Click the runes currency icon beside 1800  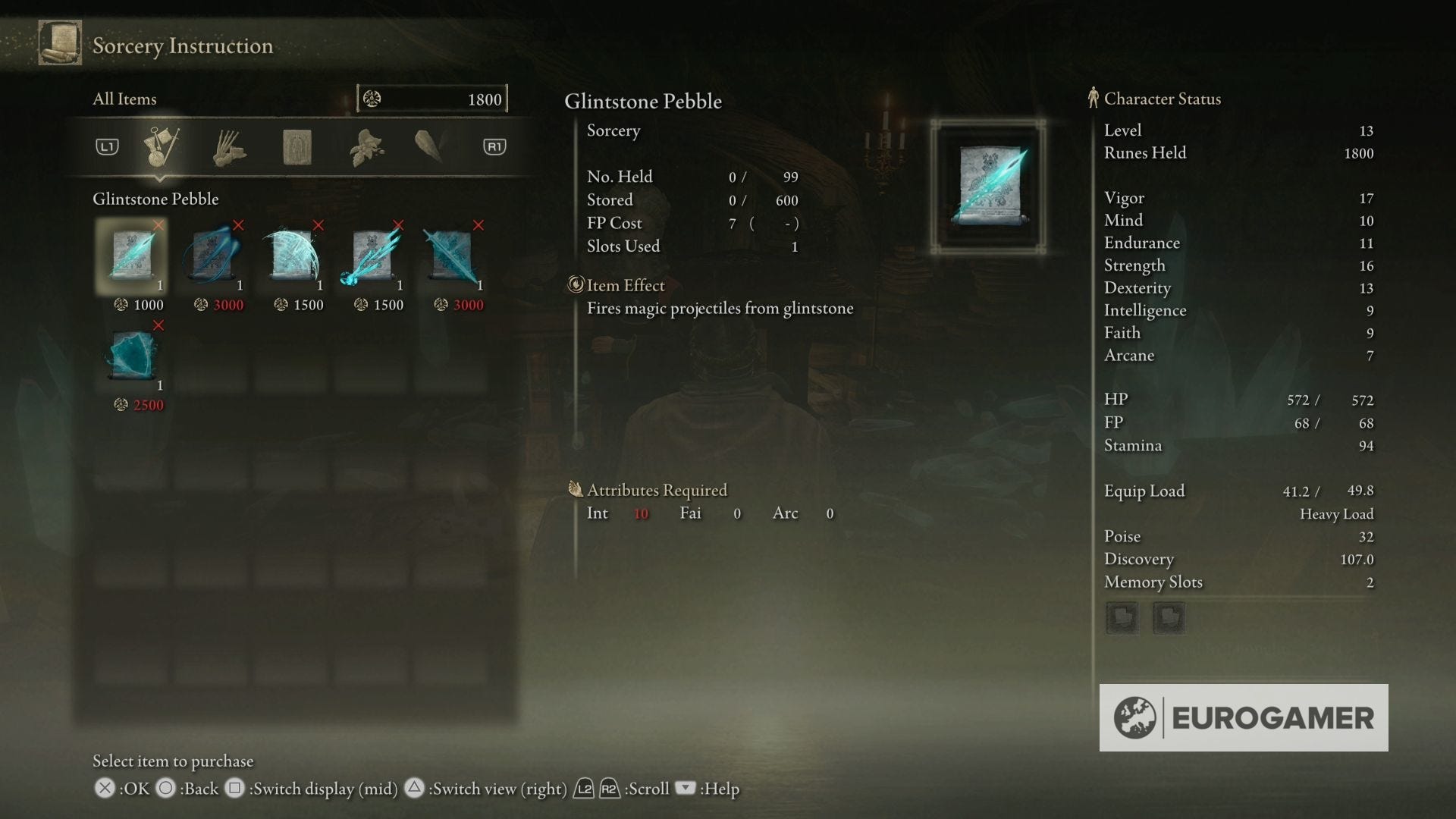tap(373, 99)
